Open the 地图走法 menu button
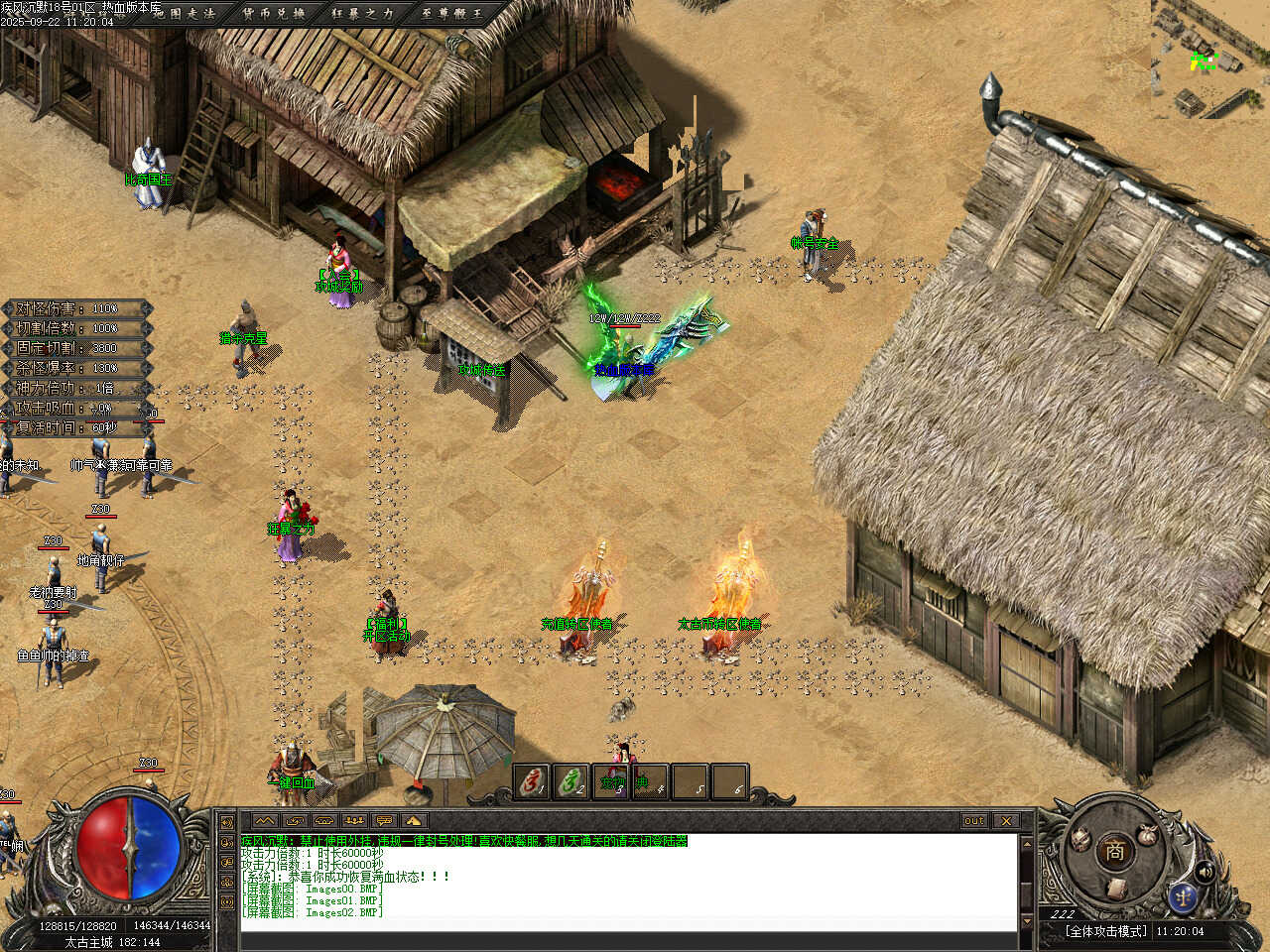Image resolution: width=1270 pixels, height=952 pixels. click(x=185, y=13)
